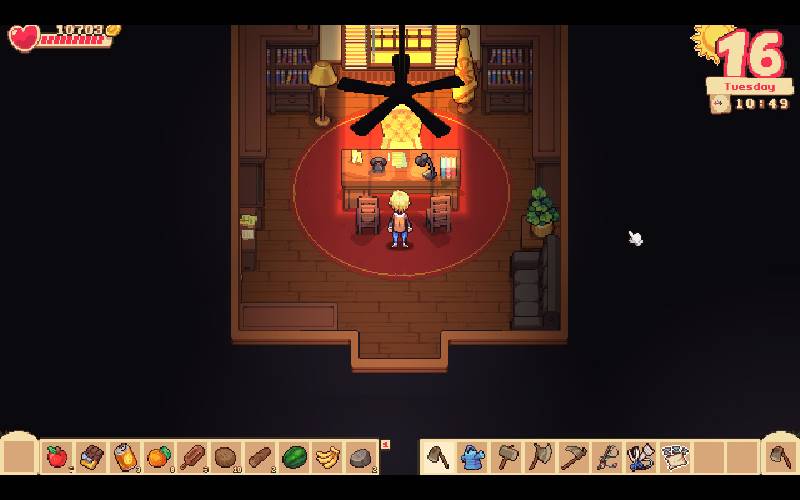Click the calendar day 16 display

tap(749, 55)
